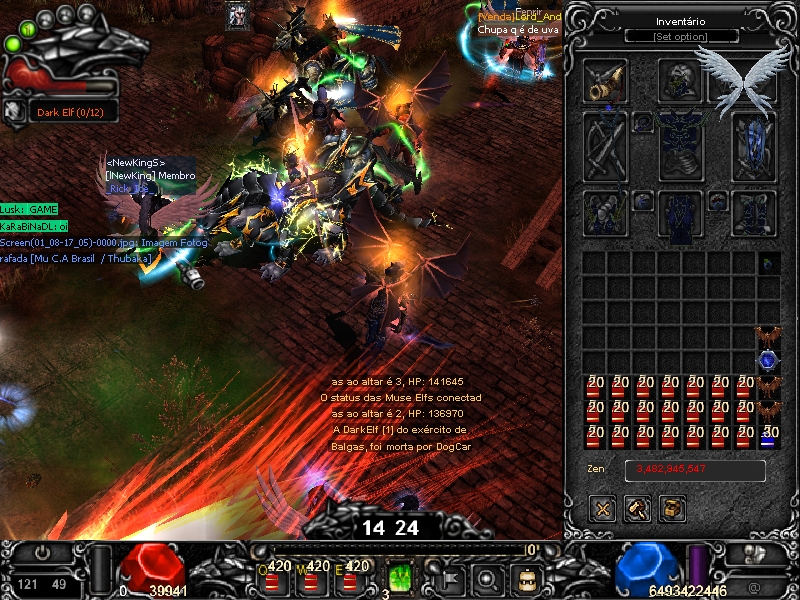Select the equipped boots slot
This screenshot has width=800, height=600.
[x=754, y=211]
